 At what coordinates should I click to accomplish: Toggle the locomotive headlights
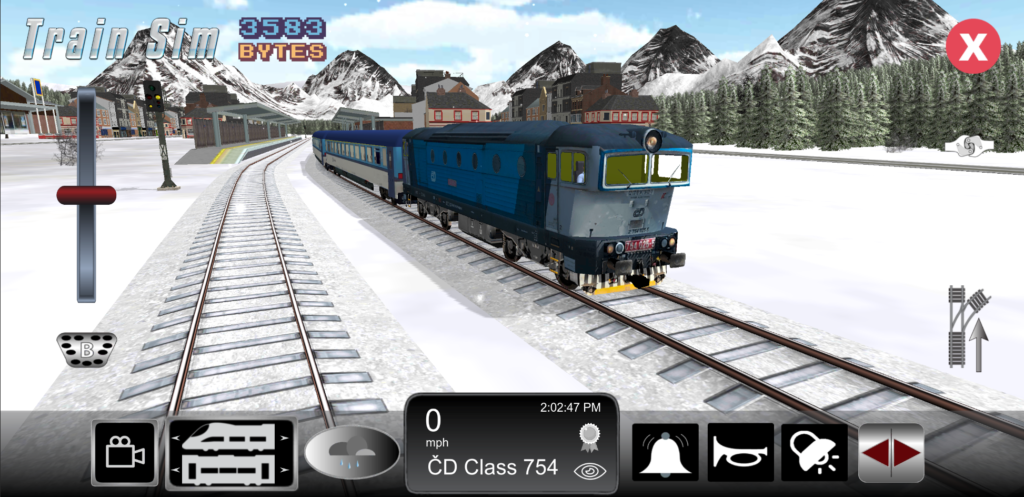point(815,453)
